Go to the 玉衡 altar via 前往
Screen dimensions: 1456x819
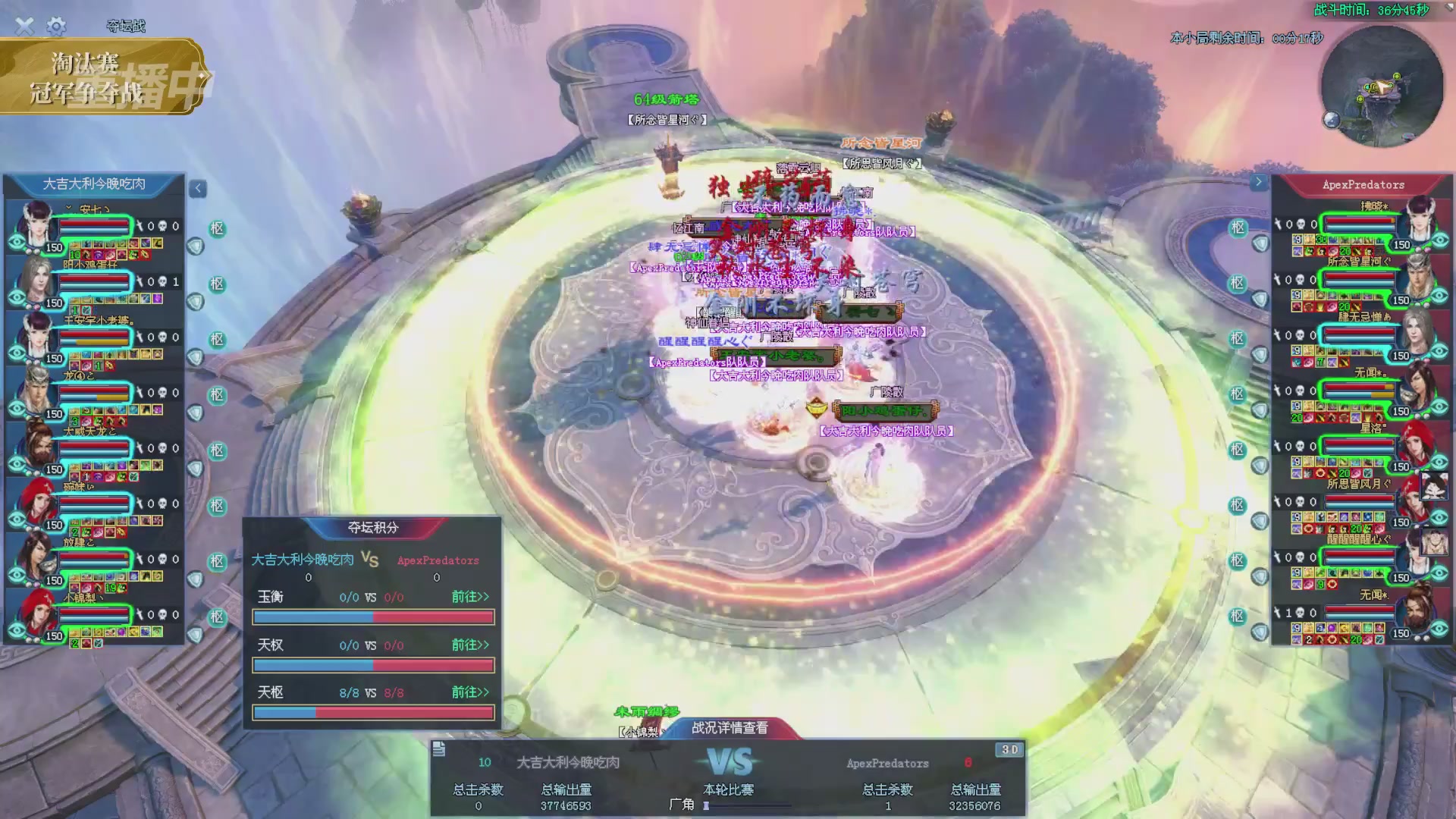click(470, 597)
